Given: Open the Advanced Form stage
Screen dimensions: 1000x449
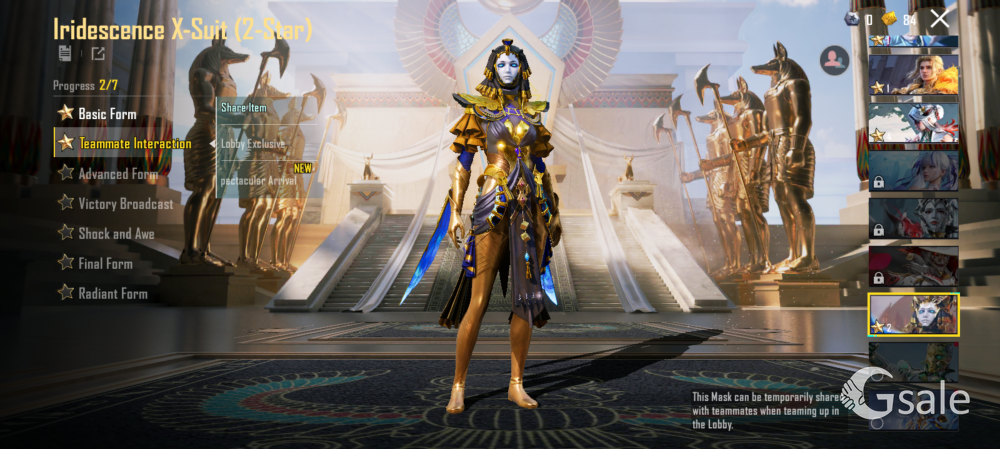Looking at the screenshot, I should 117,174.
